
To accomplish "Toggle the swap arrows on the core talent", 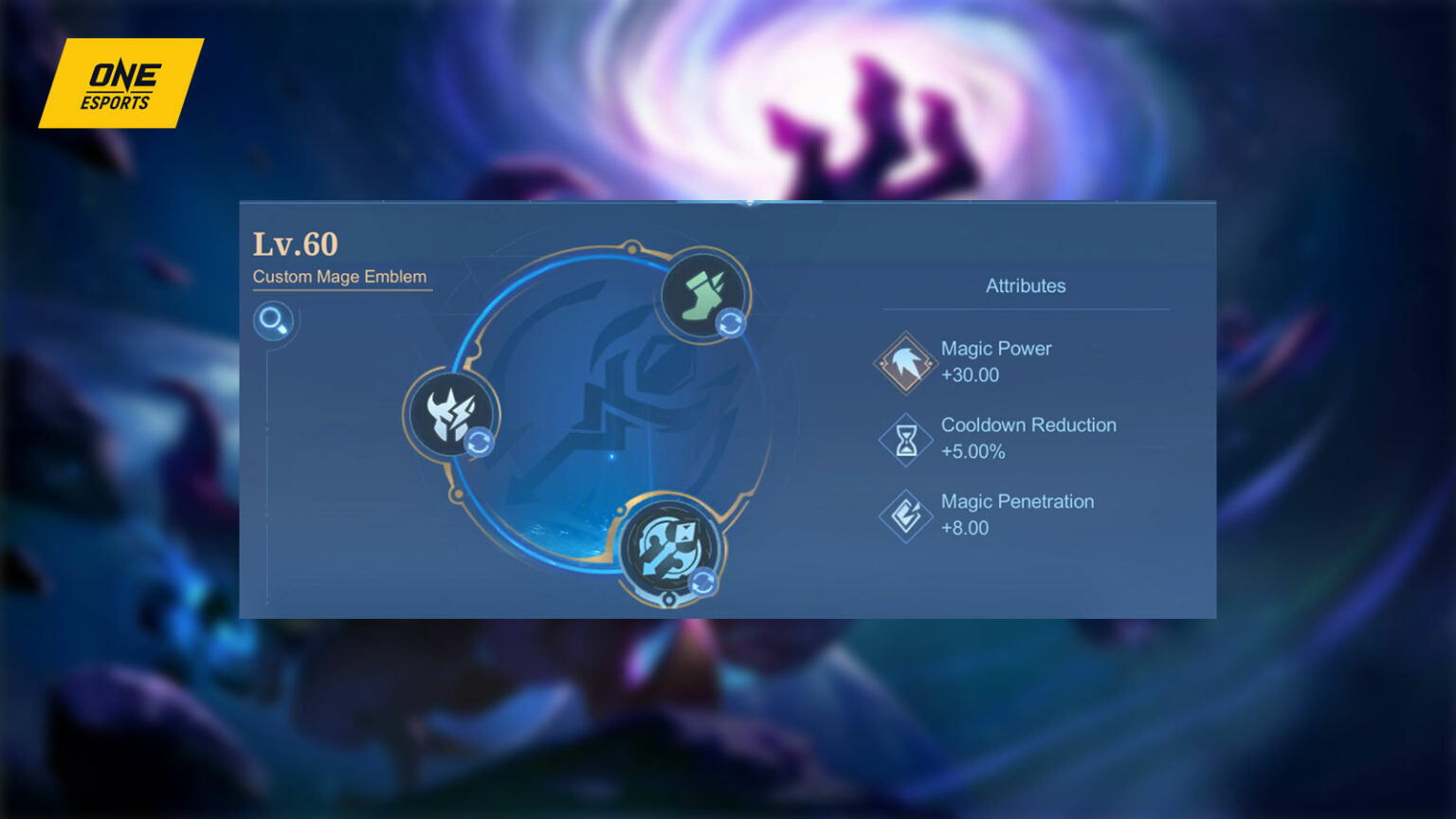I will [x=703, y=582].
